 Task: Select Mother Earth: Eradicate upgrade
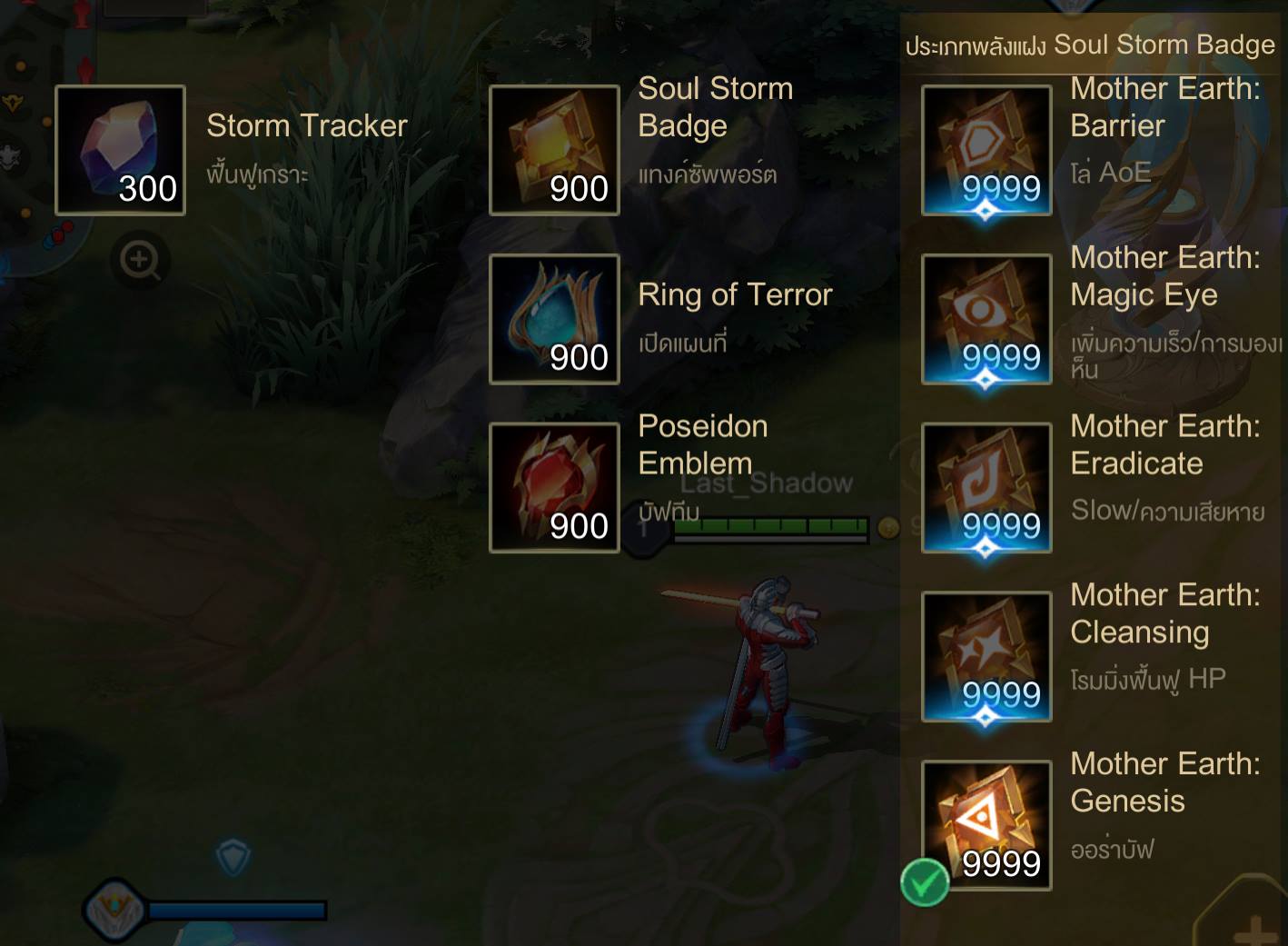click(x=986, y=488)
